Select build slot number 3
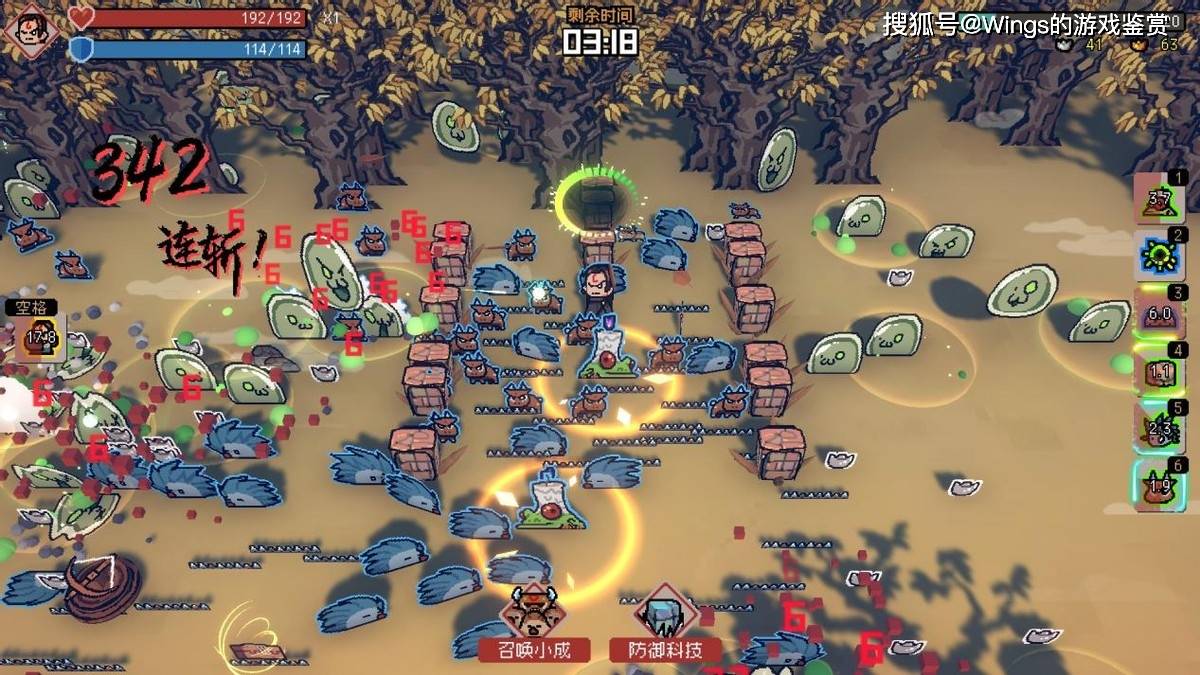 [x=1159, y=313]
